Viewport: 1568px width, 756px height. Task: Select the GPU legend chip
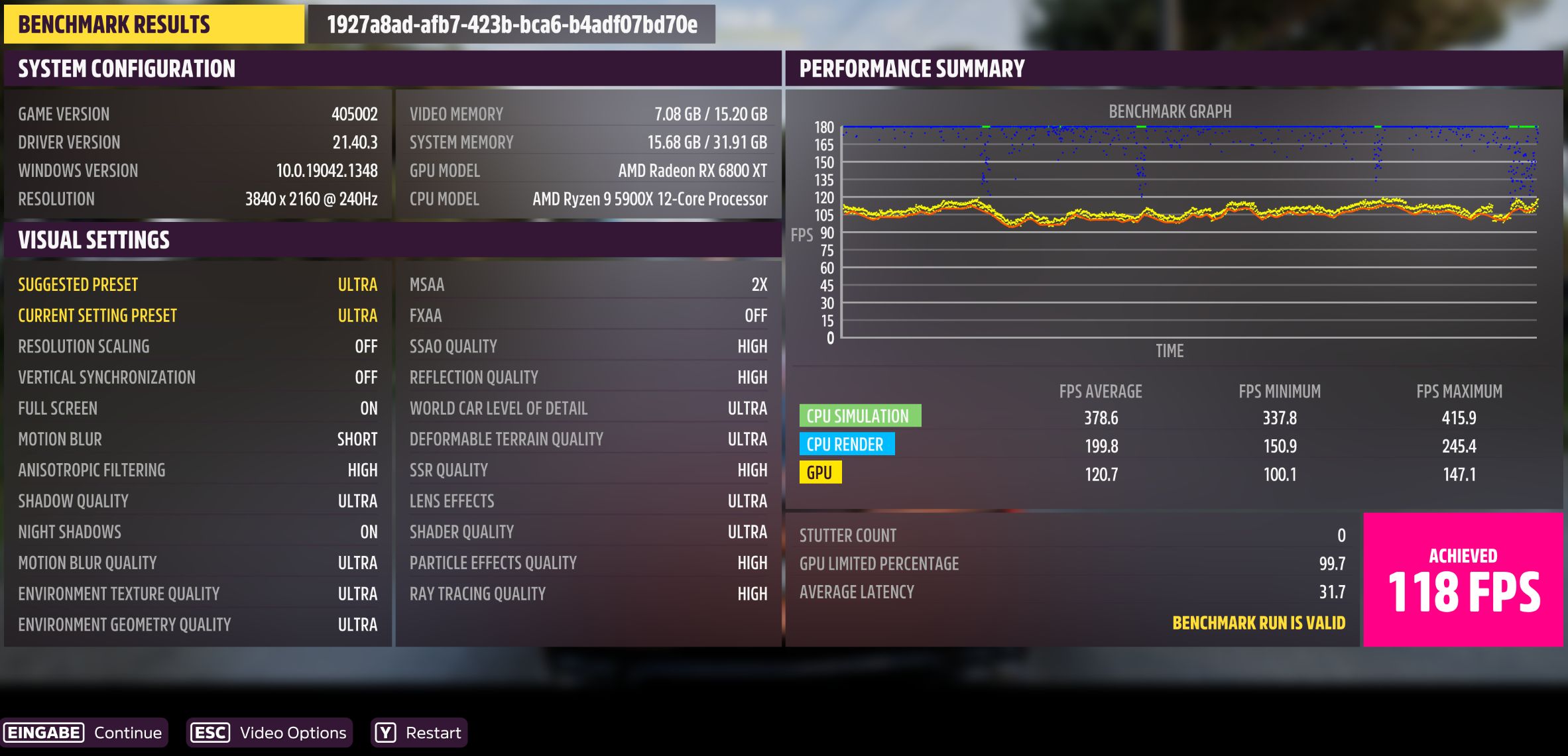pyautogui.click(x=820, y=473)
